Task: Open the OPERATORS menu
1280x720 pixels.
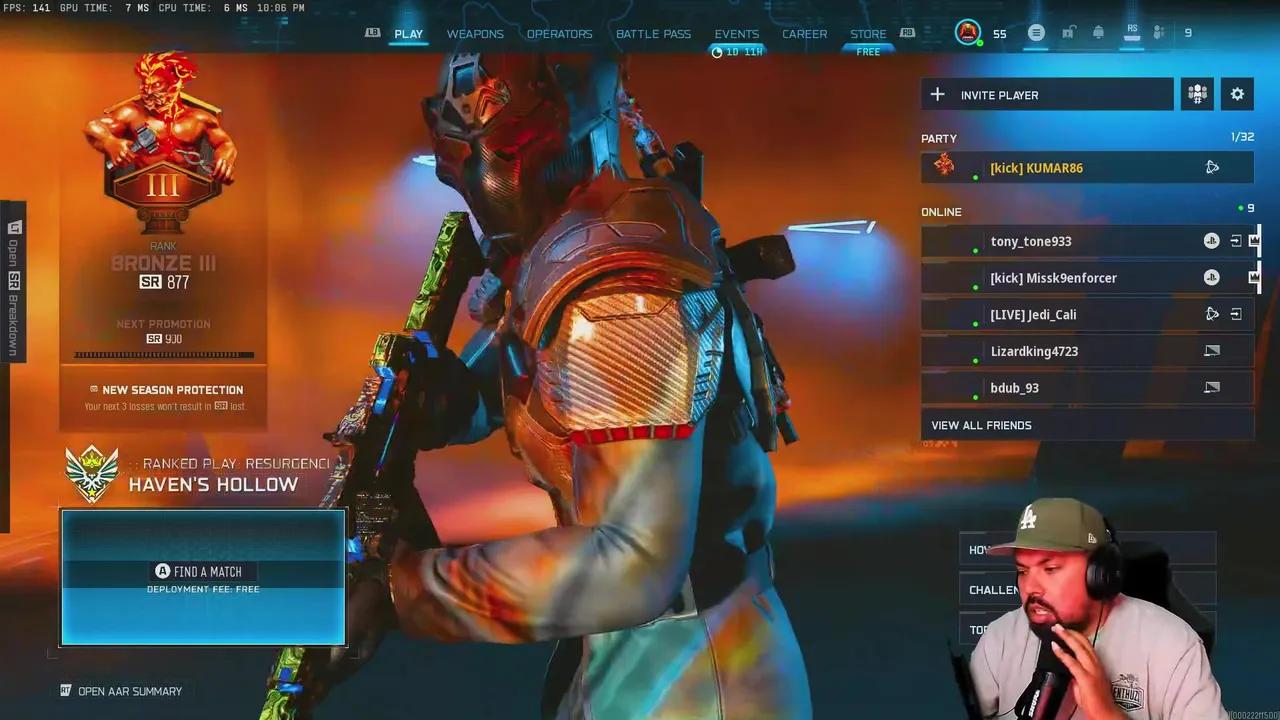Action: click(x=559, y=33)
